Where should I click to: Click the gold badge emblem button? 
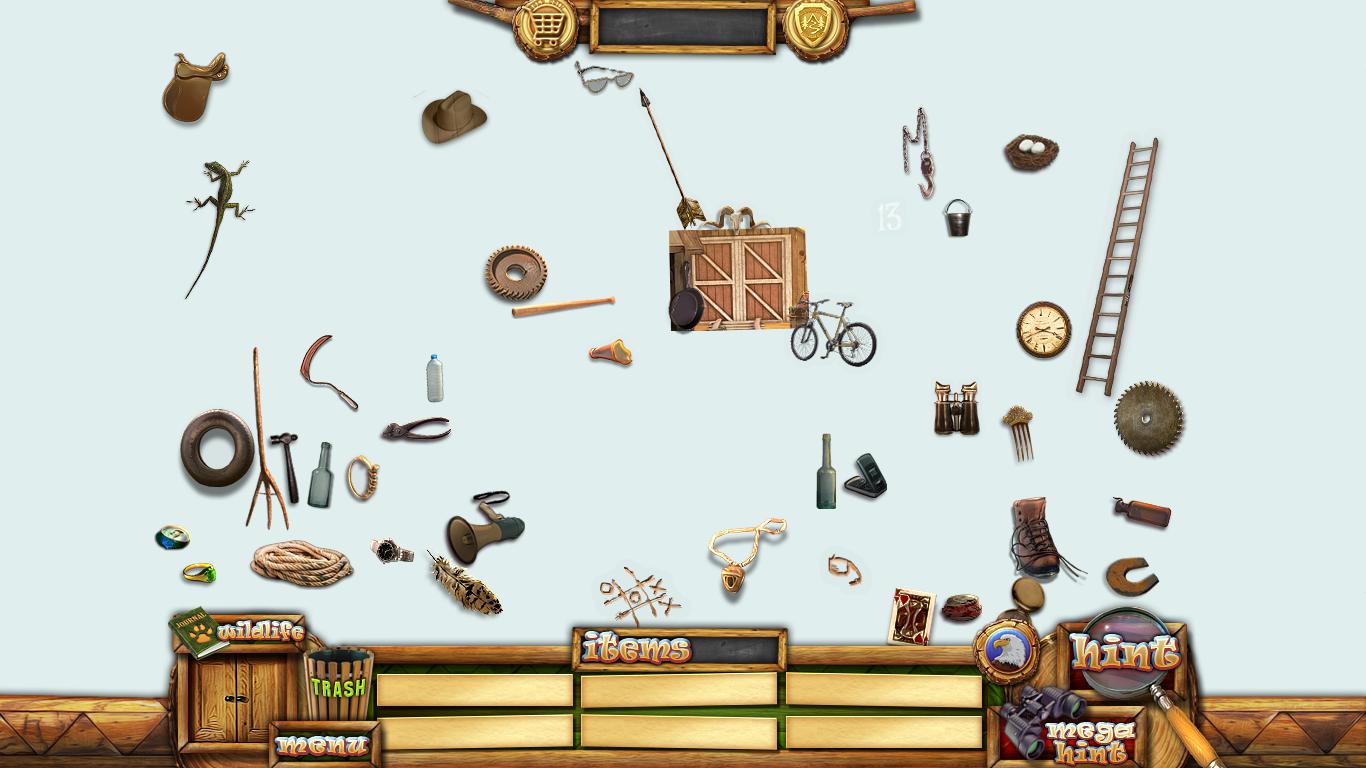coord(815,28)
